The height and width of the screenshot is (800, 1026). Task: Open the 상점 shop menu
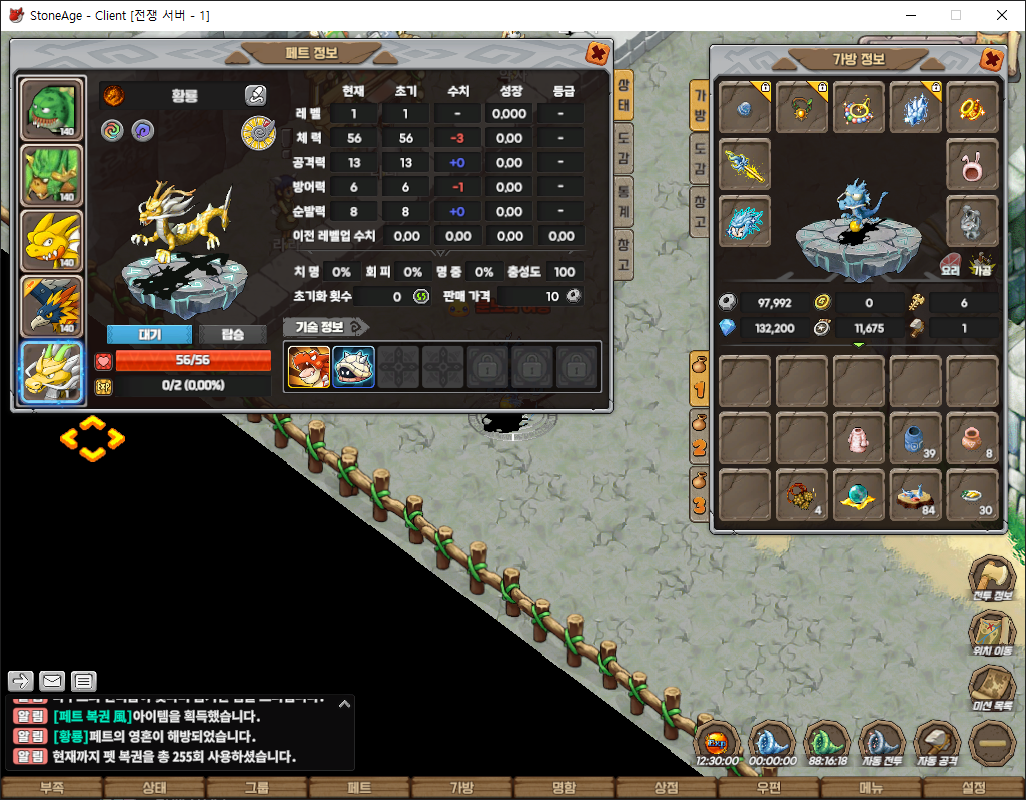pyautogui.click(x=665, y=788)
